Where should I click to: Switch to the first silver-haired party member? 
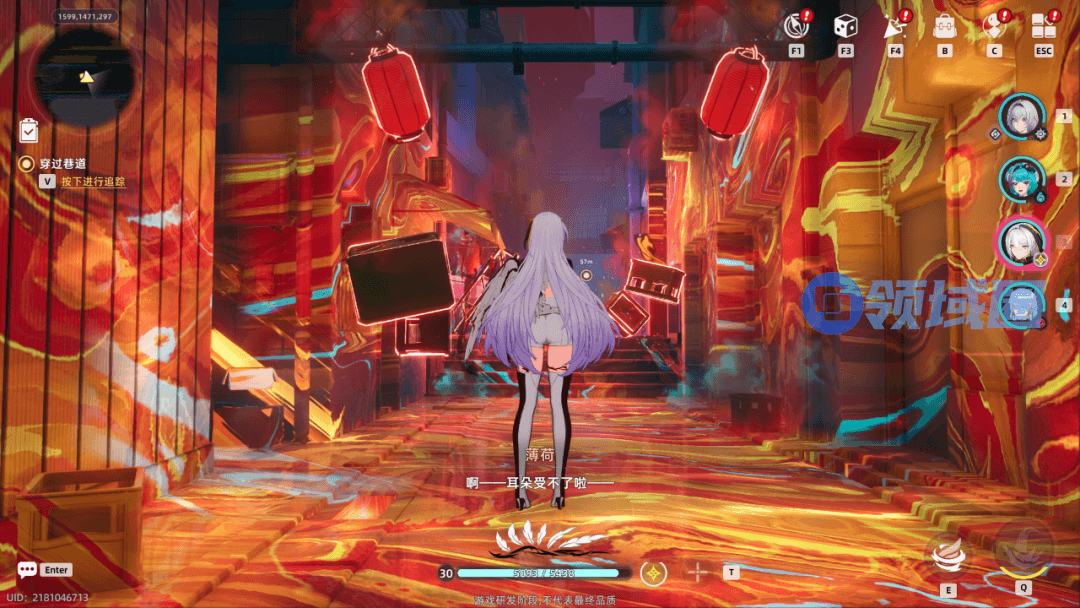coord(1022,117)
